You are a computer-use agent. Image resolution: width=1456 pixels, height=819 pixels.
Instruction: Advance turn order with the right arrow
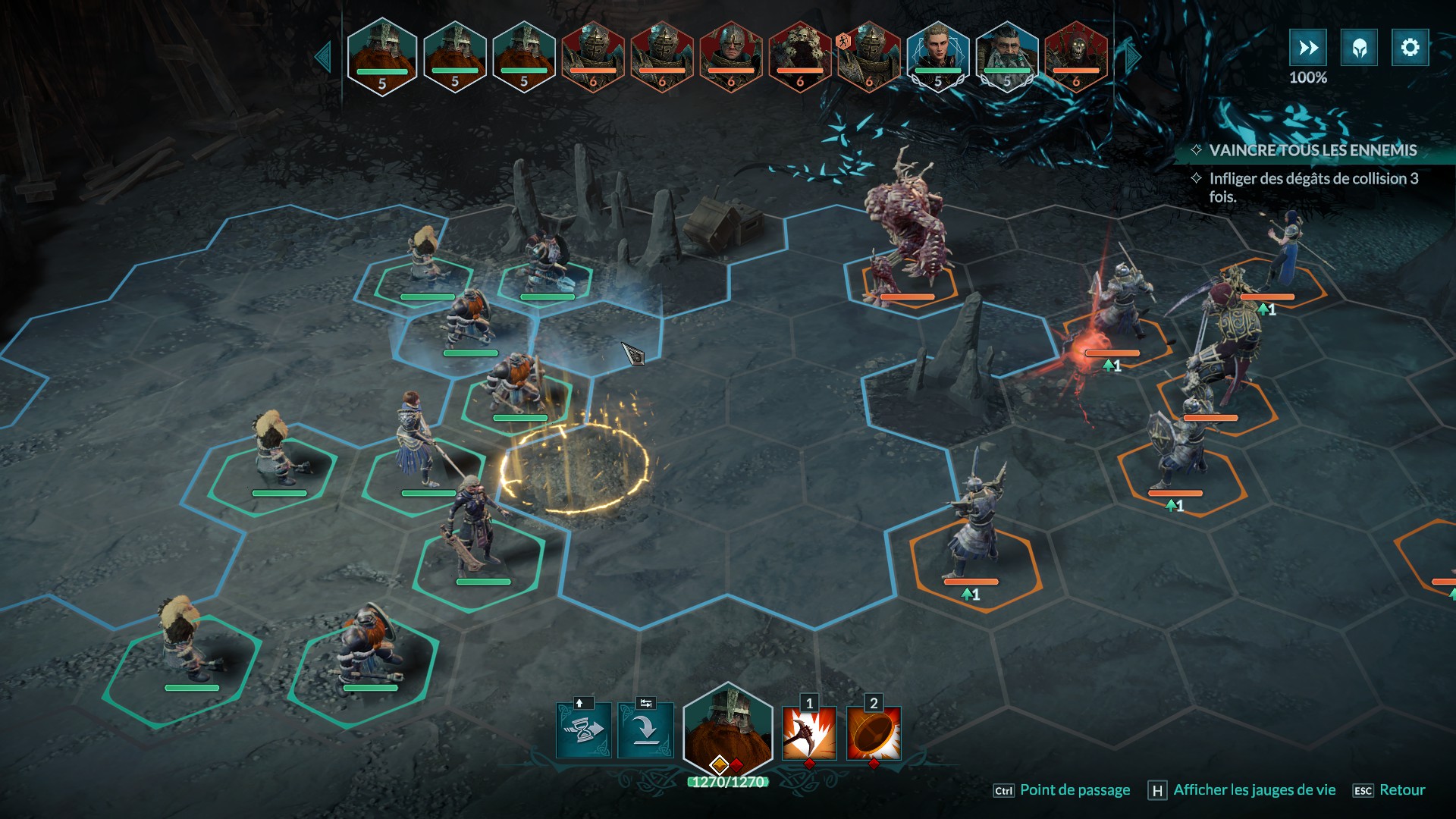pyautogui.click(x=1133, y=58)
